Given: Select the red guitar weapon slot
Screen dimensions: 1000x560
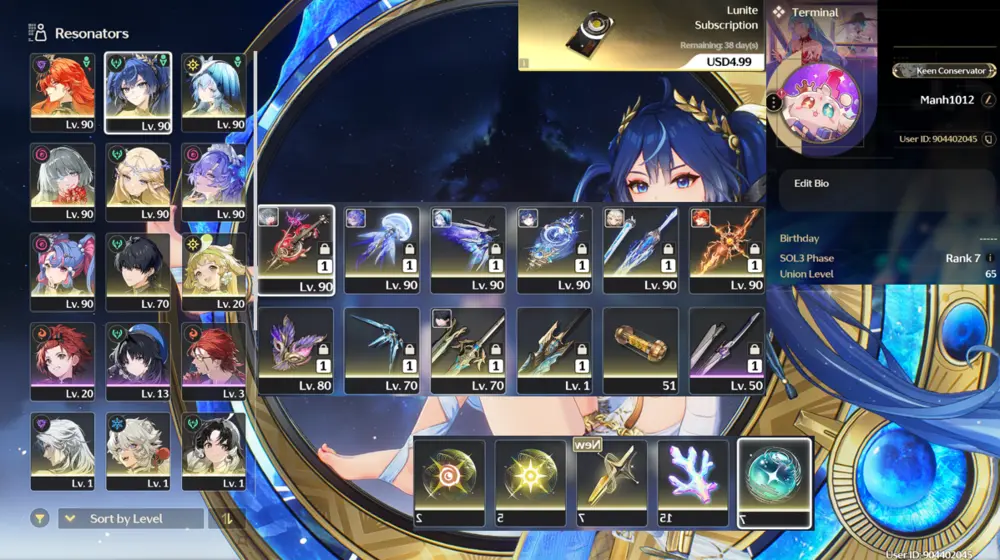Looking at the screenshot, I should [296, 249].
